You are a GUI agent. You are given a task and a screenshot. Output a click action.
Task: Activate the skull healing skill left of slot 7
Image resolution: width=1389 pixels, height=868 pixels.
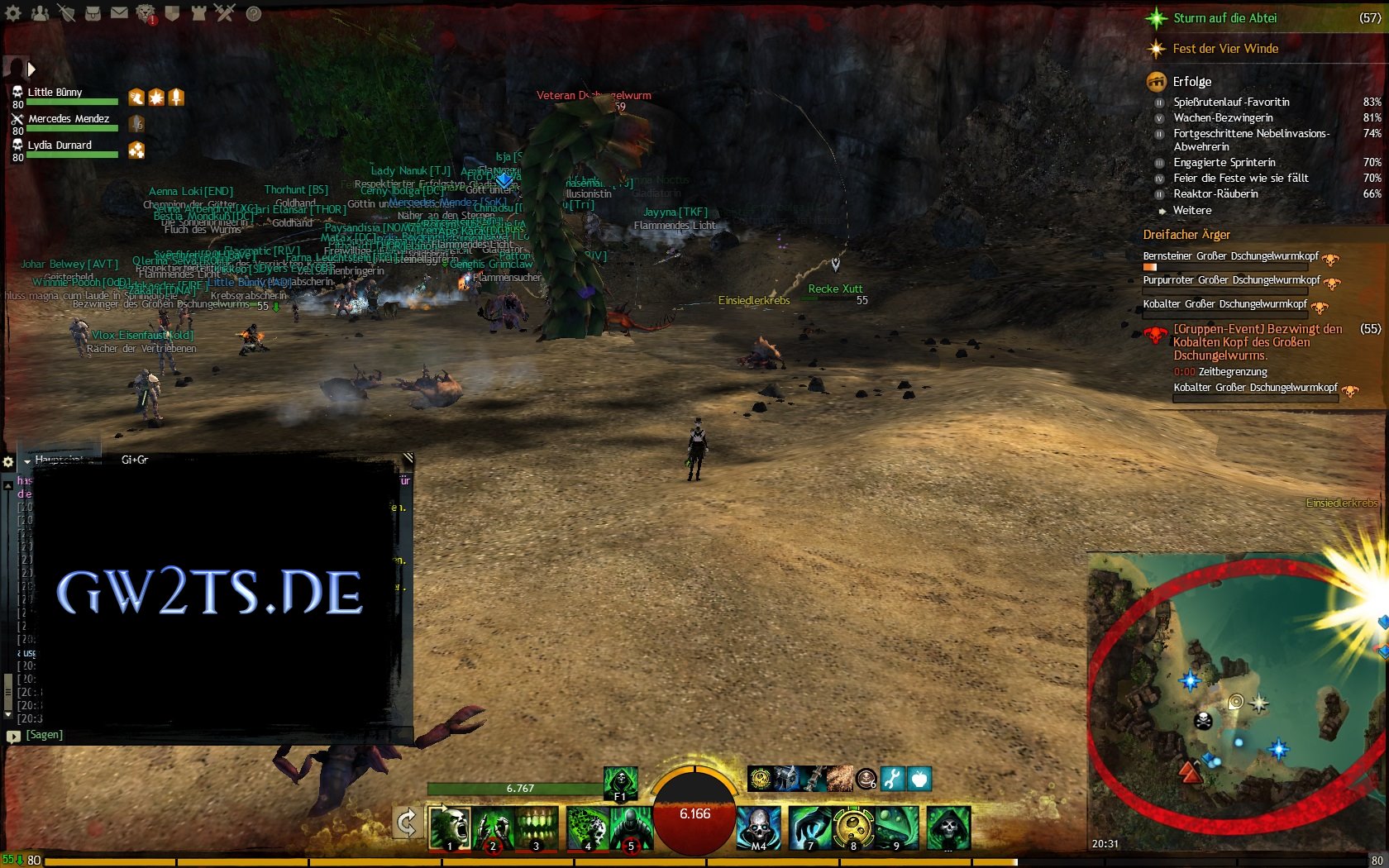click(x=758, y=828)
